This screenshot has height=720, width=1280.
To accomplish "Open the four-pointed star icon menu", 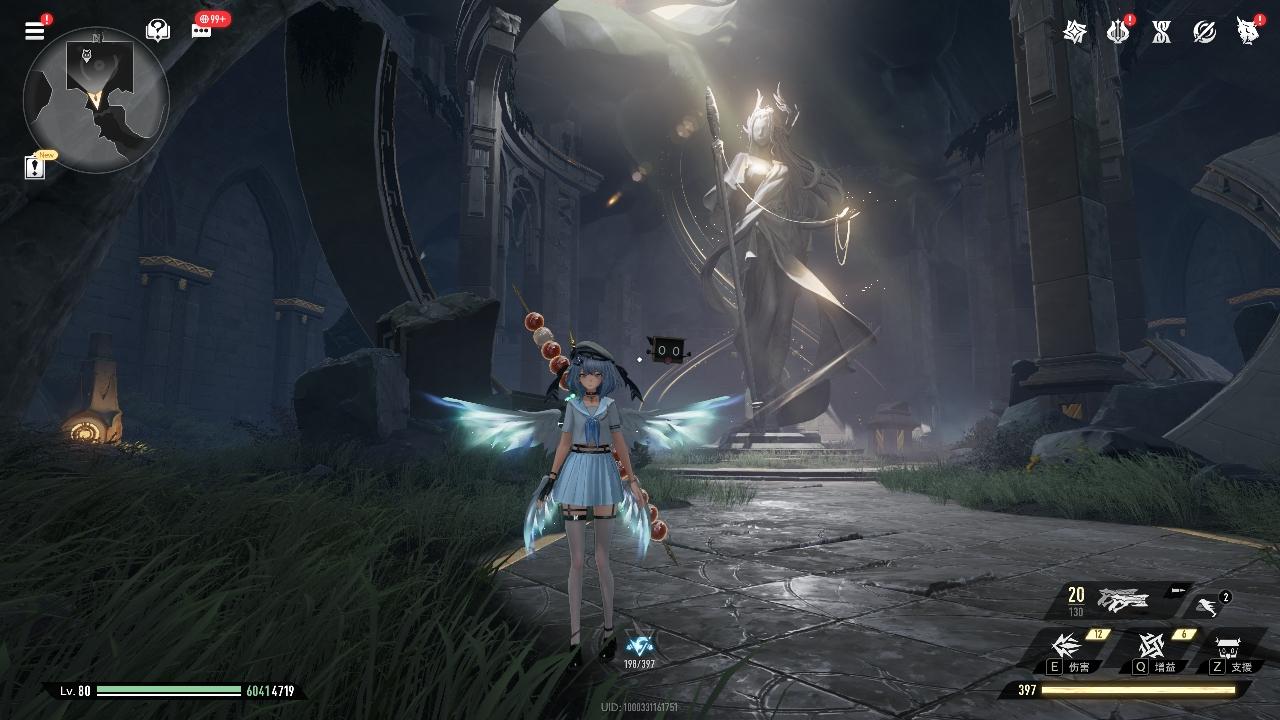I will pos(1075,32).
